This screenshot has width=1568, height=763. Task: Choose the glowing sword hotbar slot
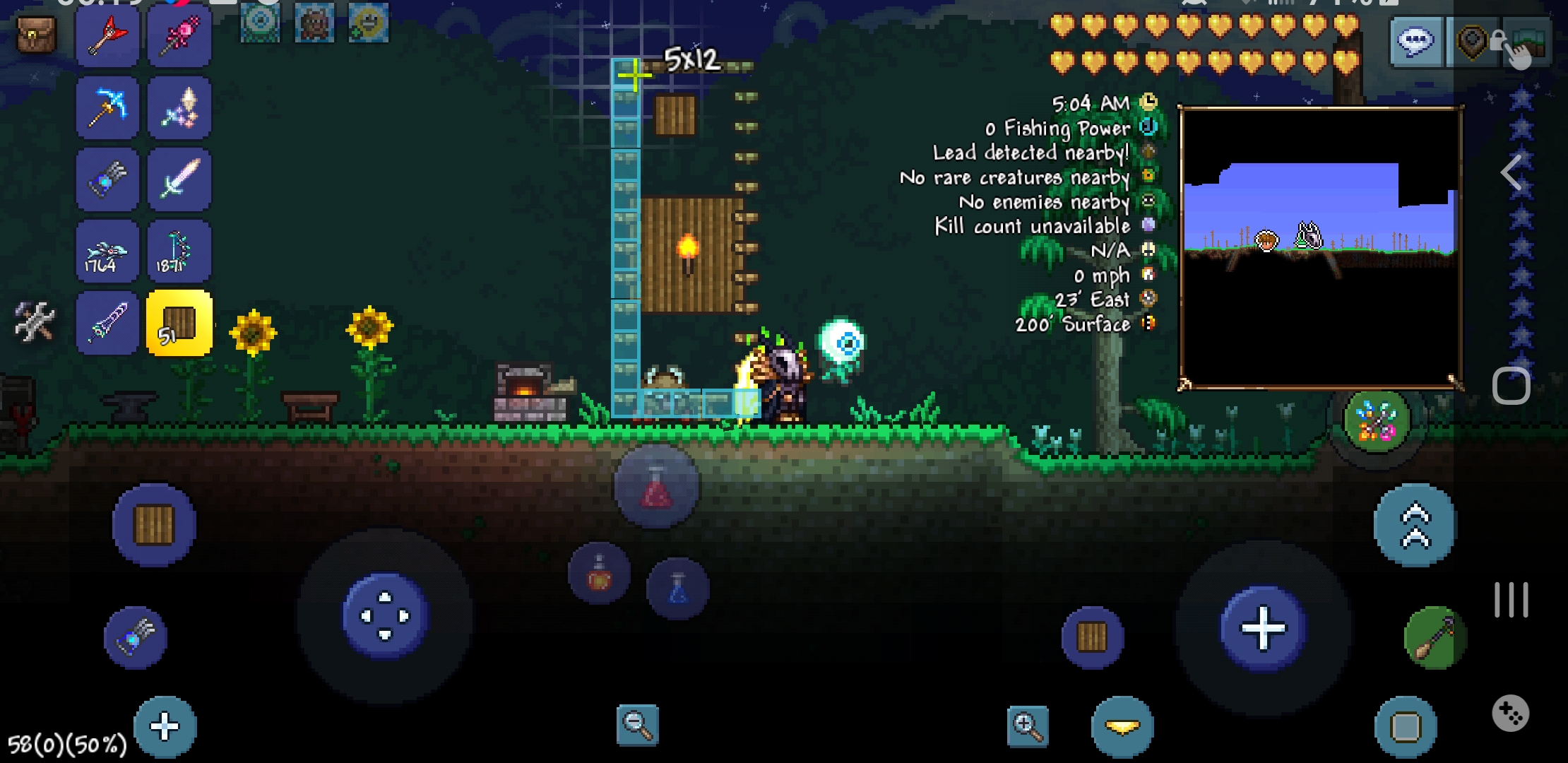click(x=179, y=180)
